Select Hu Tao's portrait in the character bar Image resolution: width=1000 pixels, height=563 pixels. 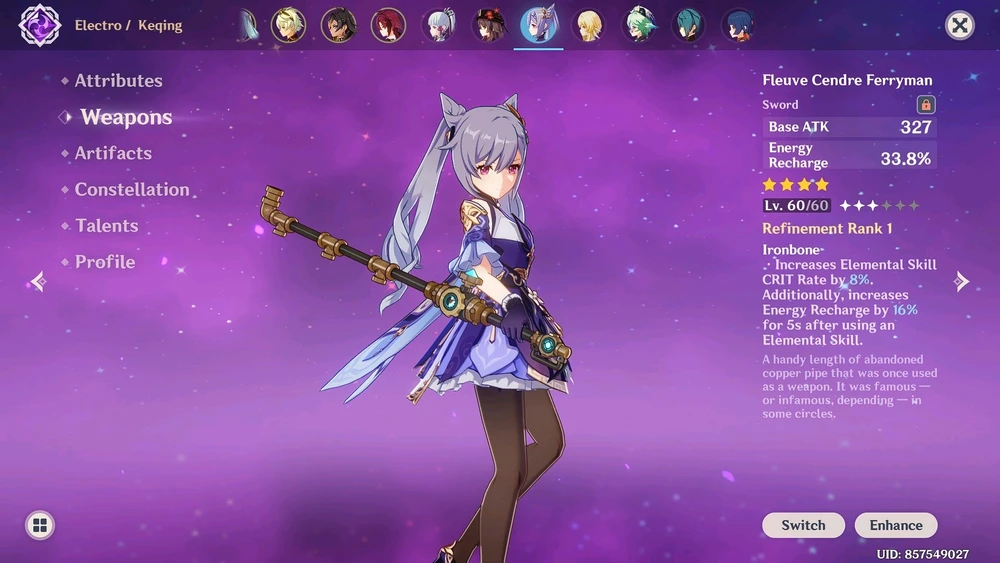(489, 25)
